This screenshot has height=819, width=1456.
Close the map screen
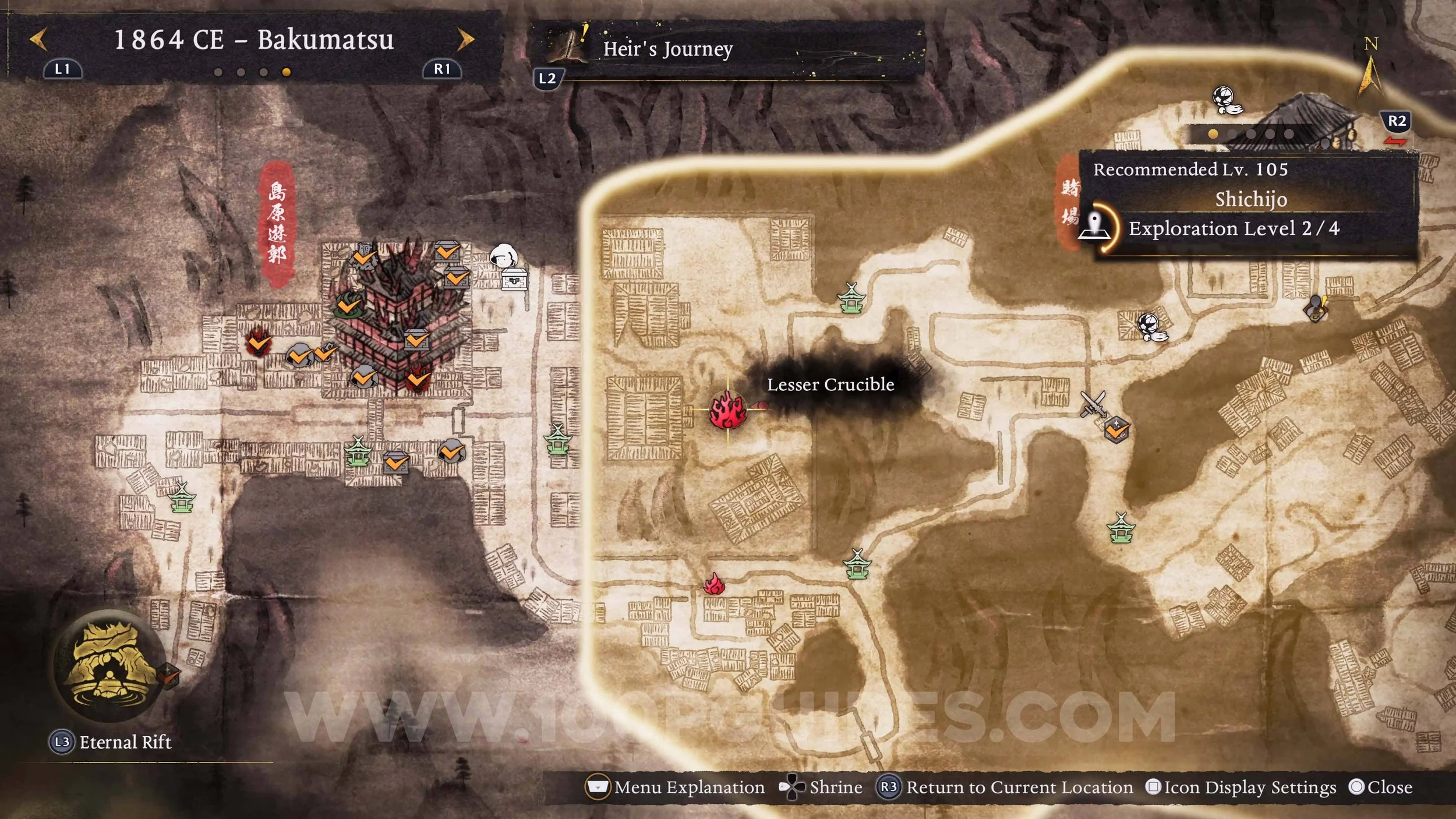click(x=1380, y=787)
